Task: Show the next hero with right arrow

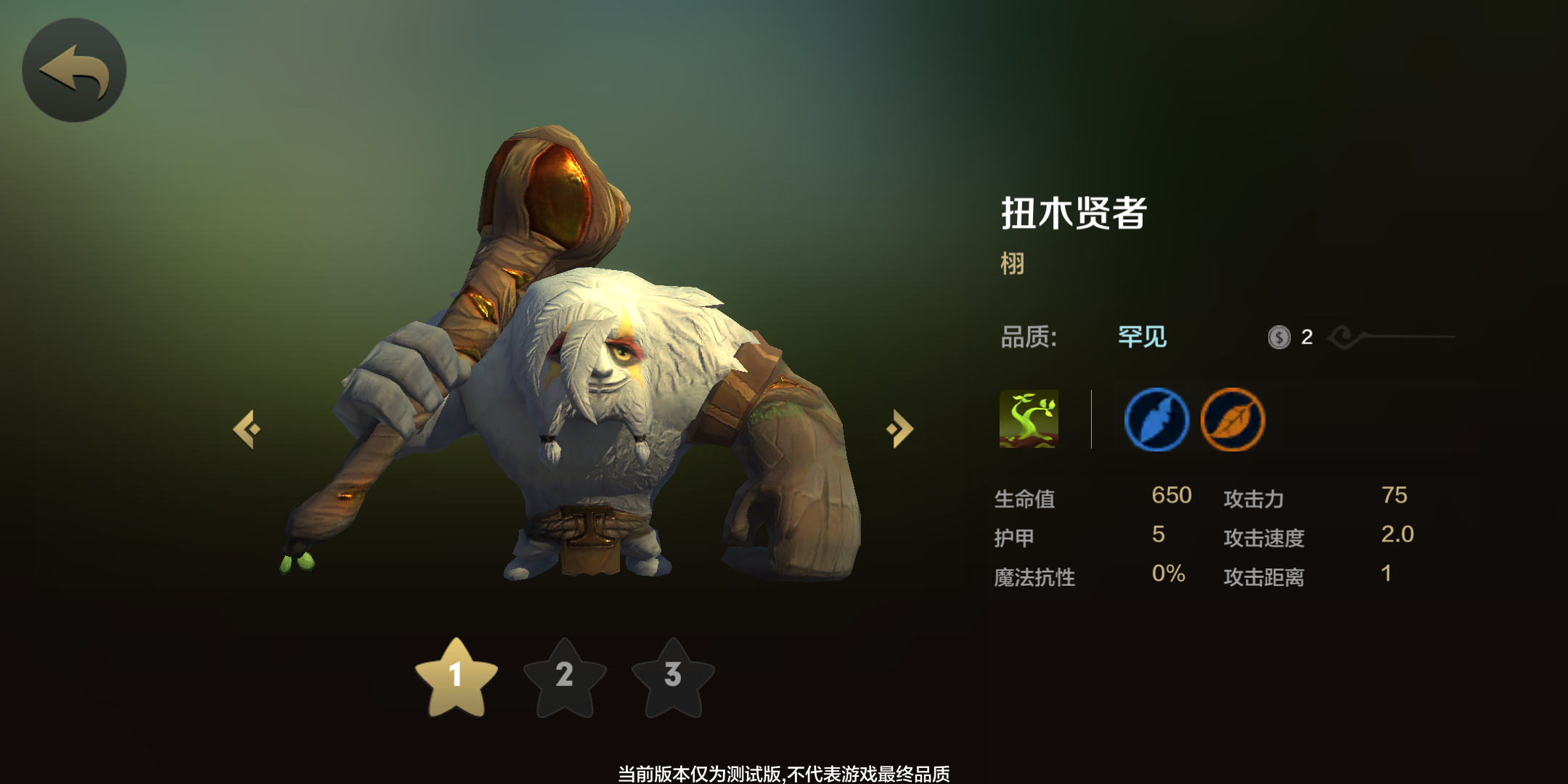Action: (x=900, y=429)
